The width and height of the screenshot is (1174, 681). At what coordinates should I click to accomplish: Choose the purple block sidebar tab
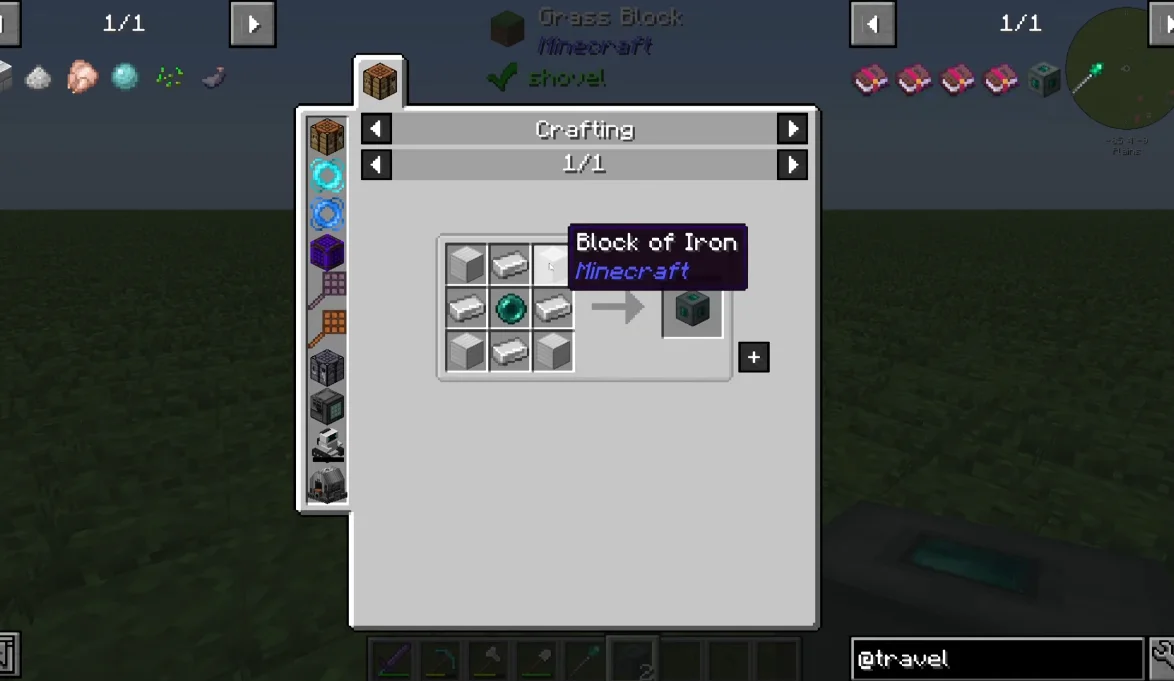[327, 252]
